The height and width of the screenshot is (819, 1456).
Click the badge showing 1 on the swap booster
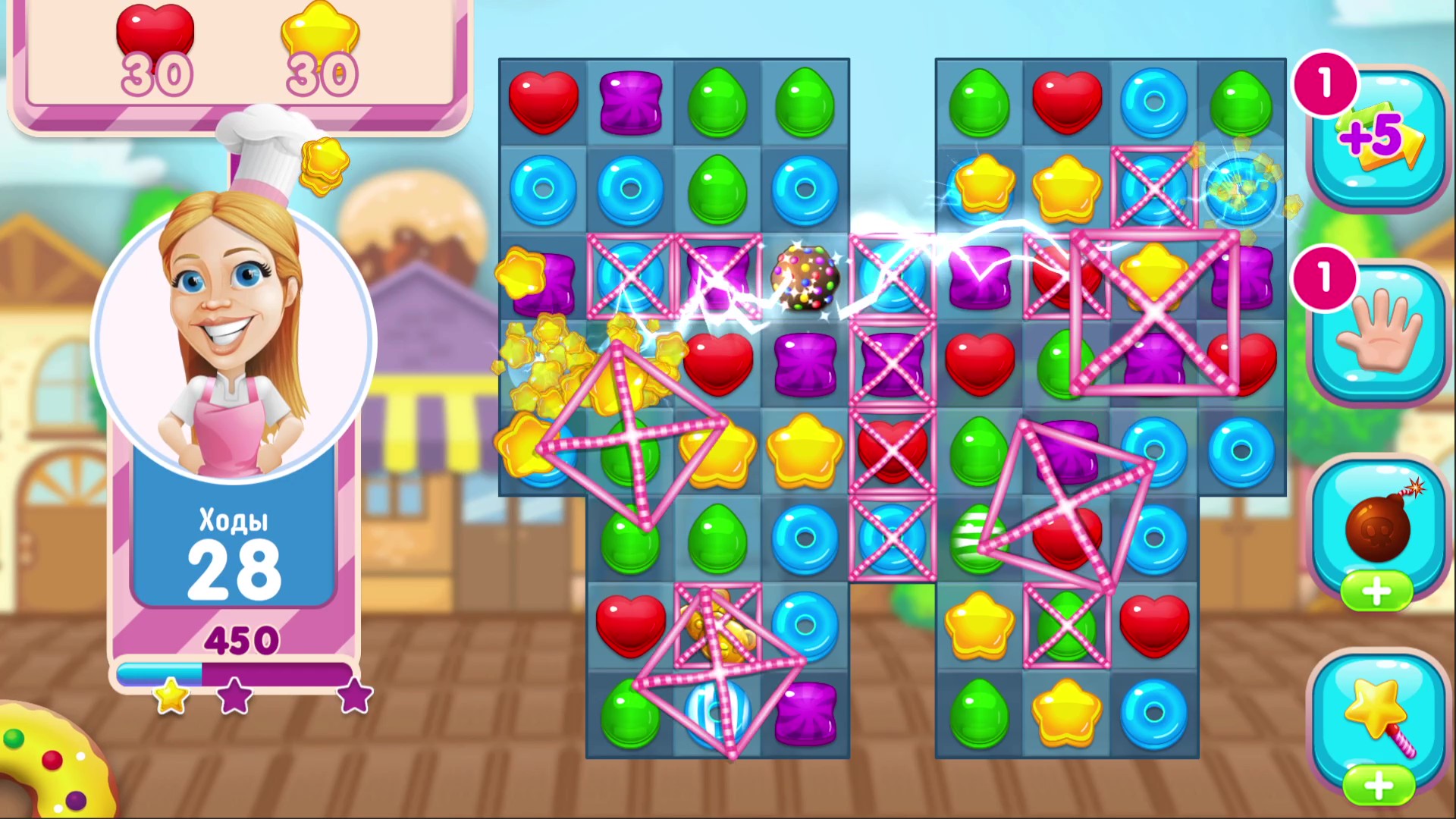pyautogui.click(x=1324, y=279)
